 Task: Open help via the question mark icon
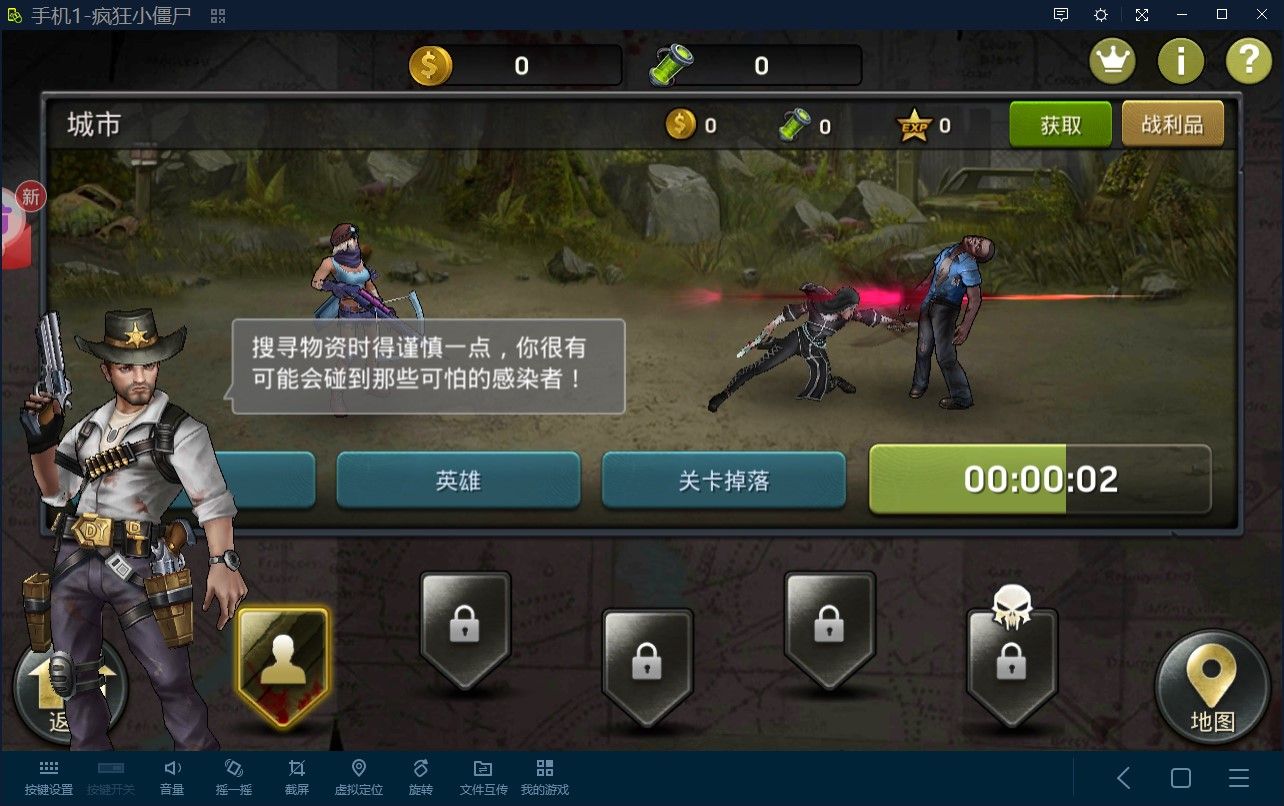[x=1248, y=60]
